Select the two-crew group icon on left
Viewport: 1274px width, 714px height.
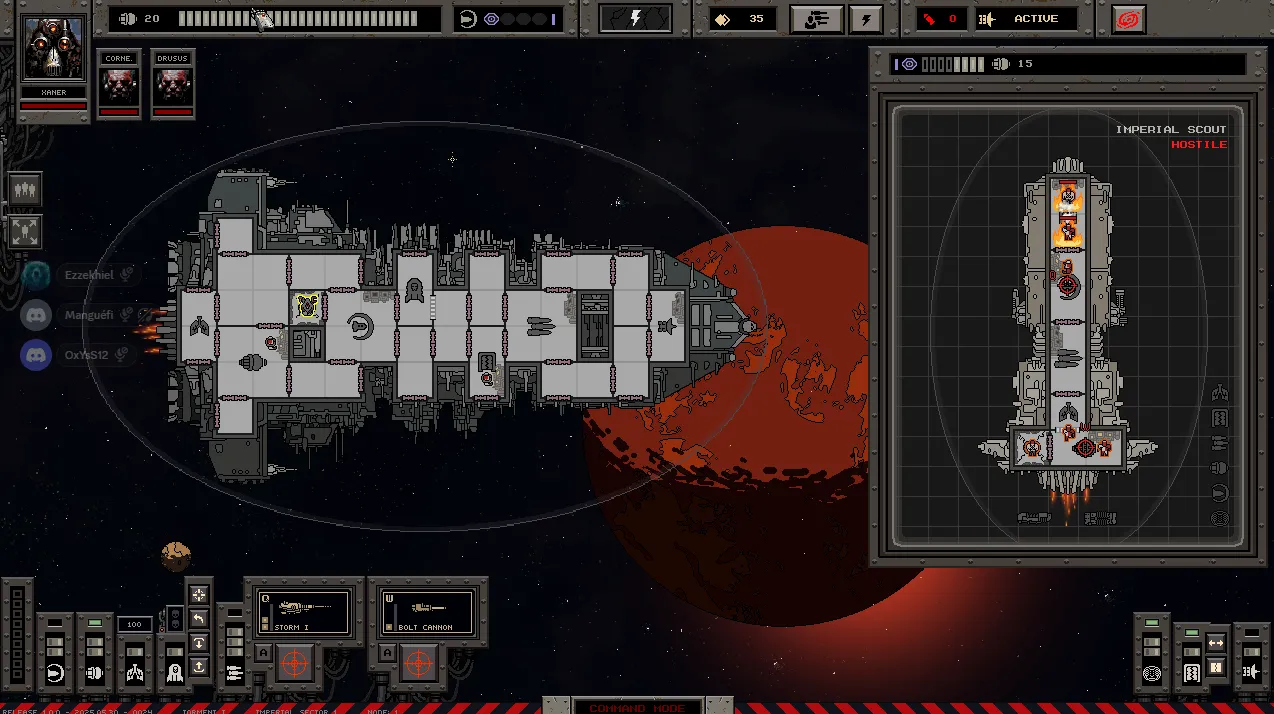pyautogui.click(x=25, y=188)
